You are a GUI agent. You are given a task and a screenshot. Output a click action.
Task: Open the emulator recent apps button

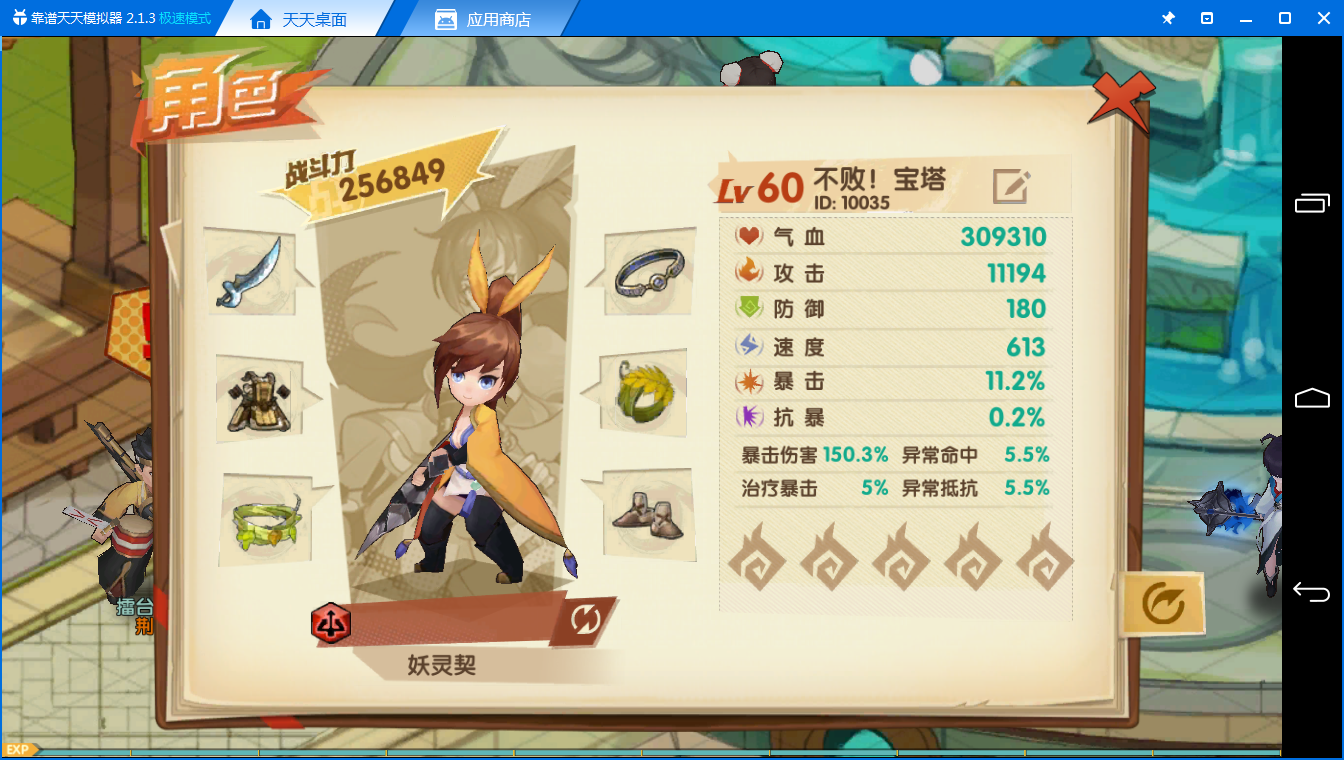pyautogui.click(x=1312, y=203)
